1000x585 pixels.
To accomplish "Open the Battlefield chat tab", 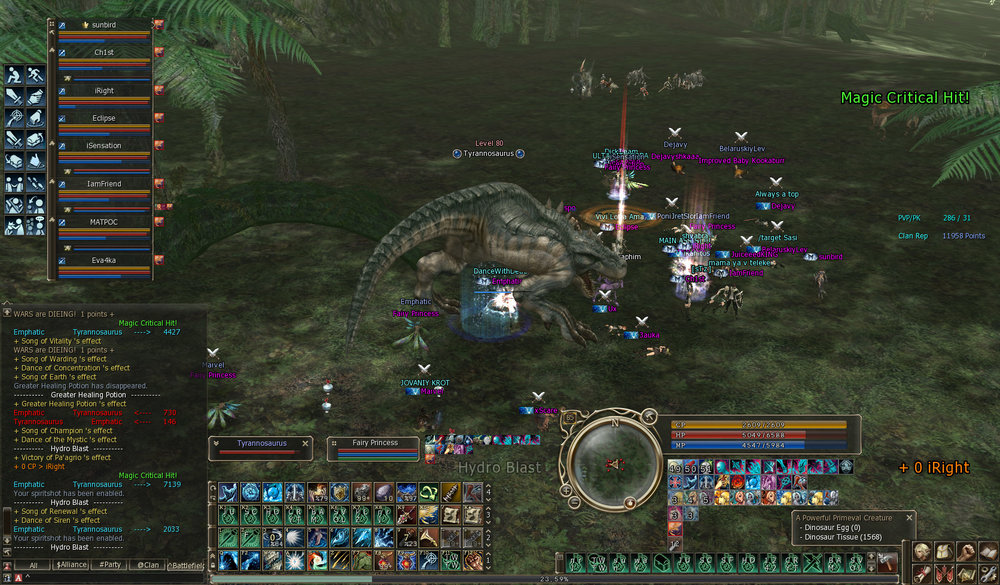I will (x=187, y=565).
